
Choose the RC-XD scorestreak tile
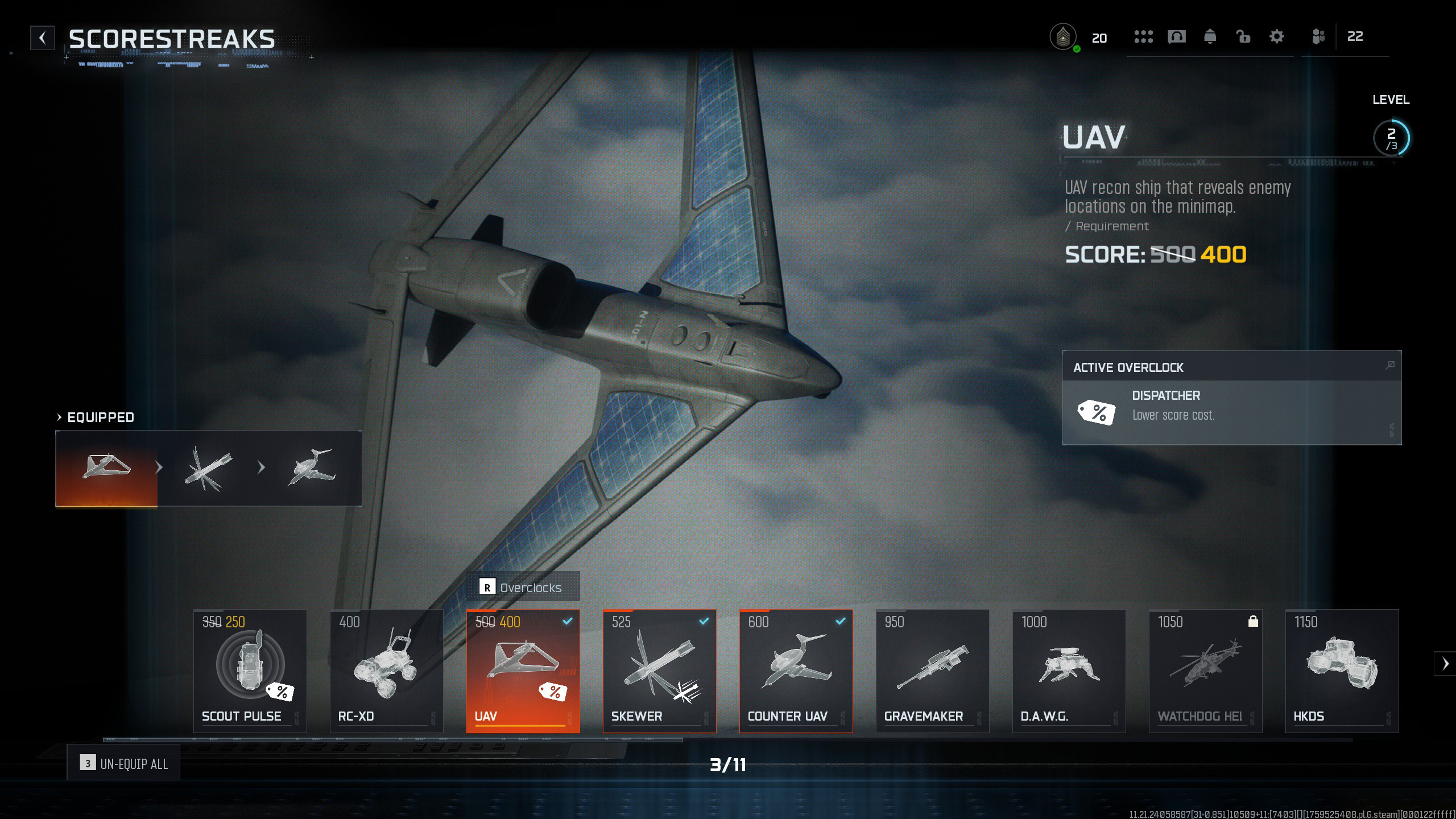pos(387,671)
